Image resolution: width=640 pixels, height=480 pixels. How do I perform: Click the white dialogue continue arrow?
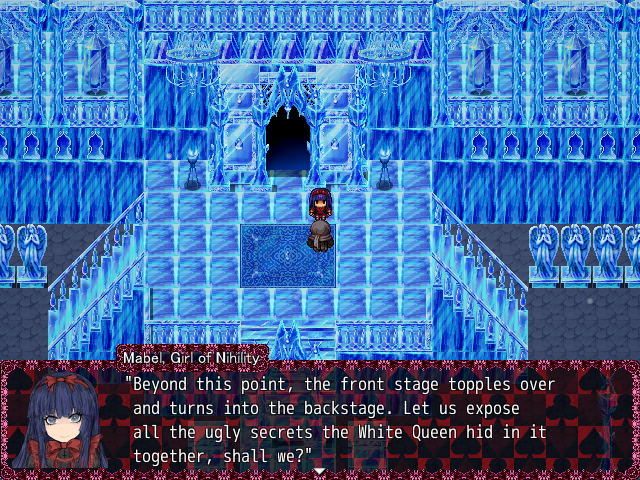[x=319, y=470]
